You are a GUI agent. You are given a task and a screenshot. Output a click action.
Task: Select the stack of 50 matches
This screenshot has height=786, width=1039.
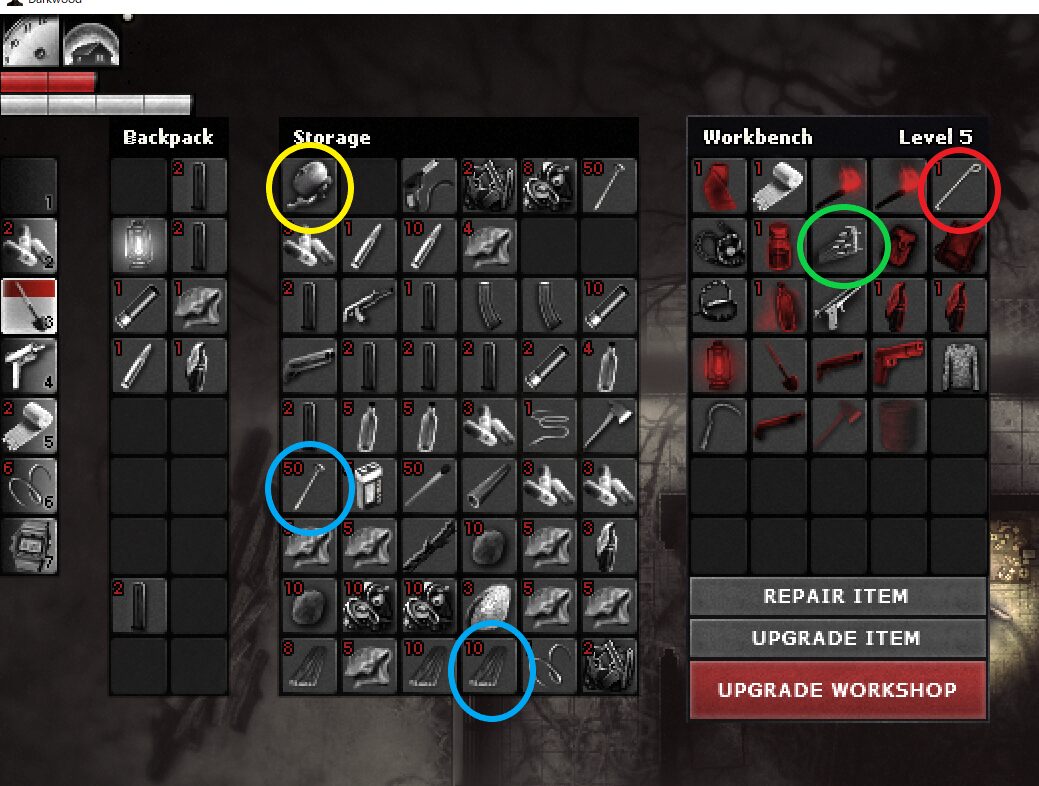429,487
